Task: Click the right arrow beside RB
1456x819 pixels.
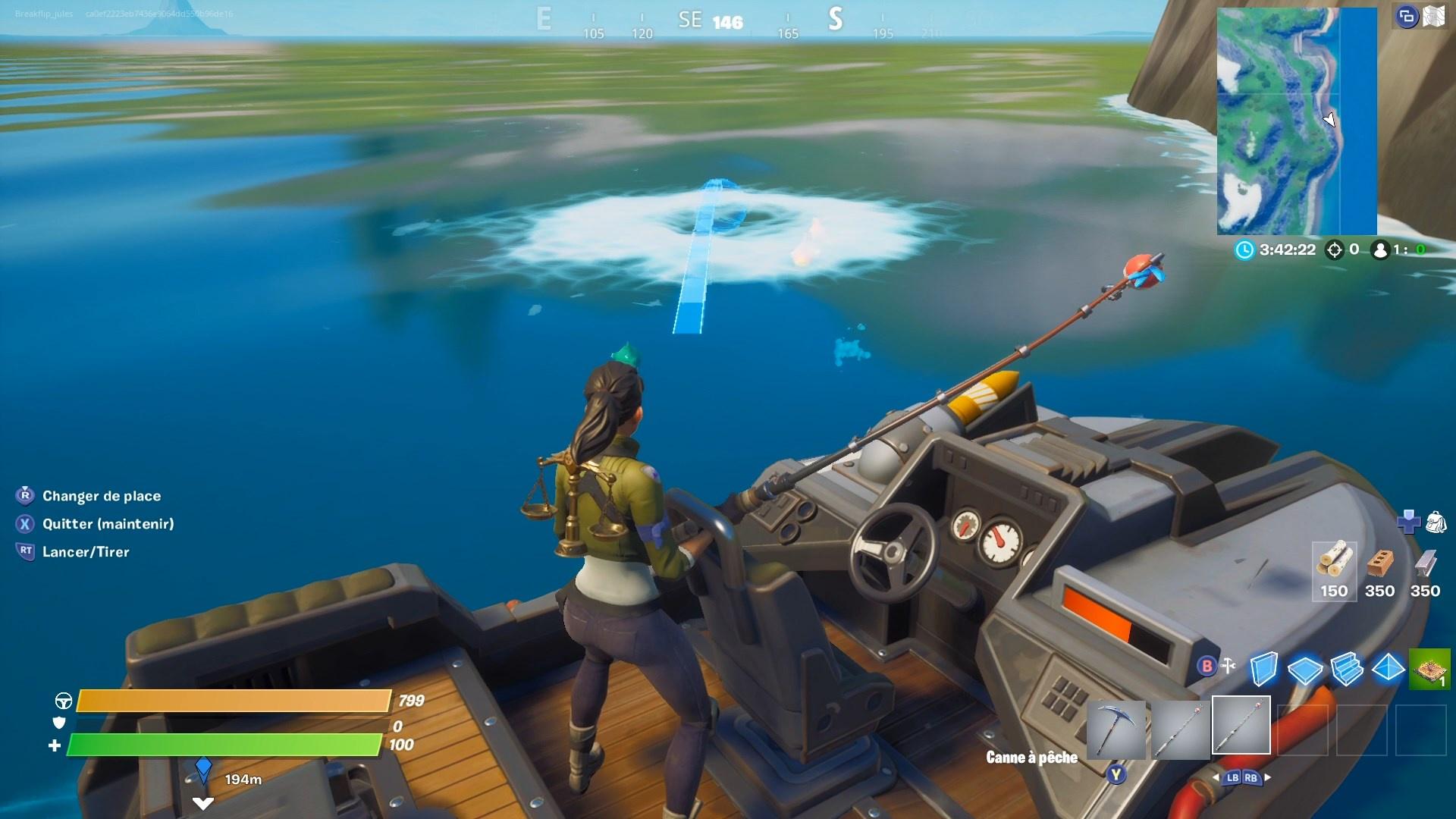Action: coord(1267,776)
